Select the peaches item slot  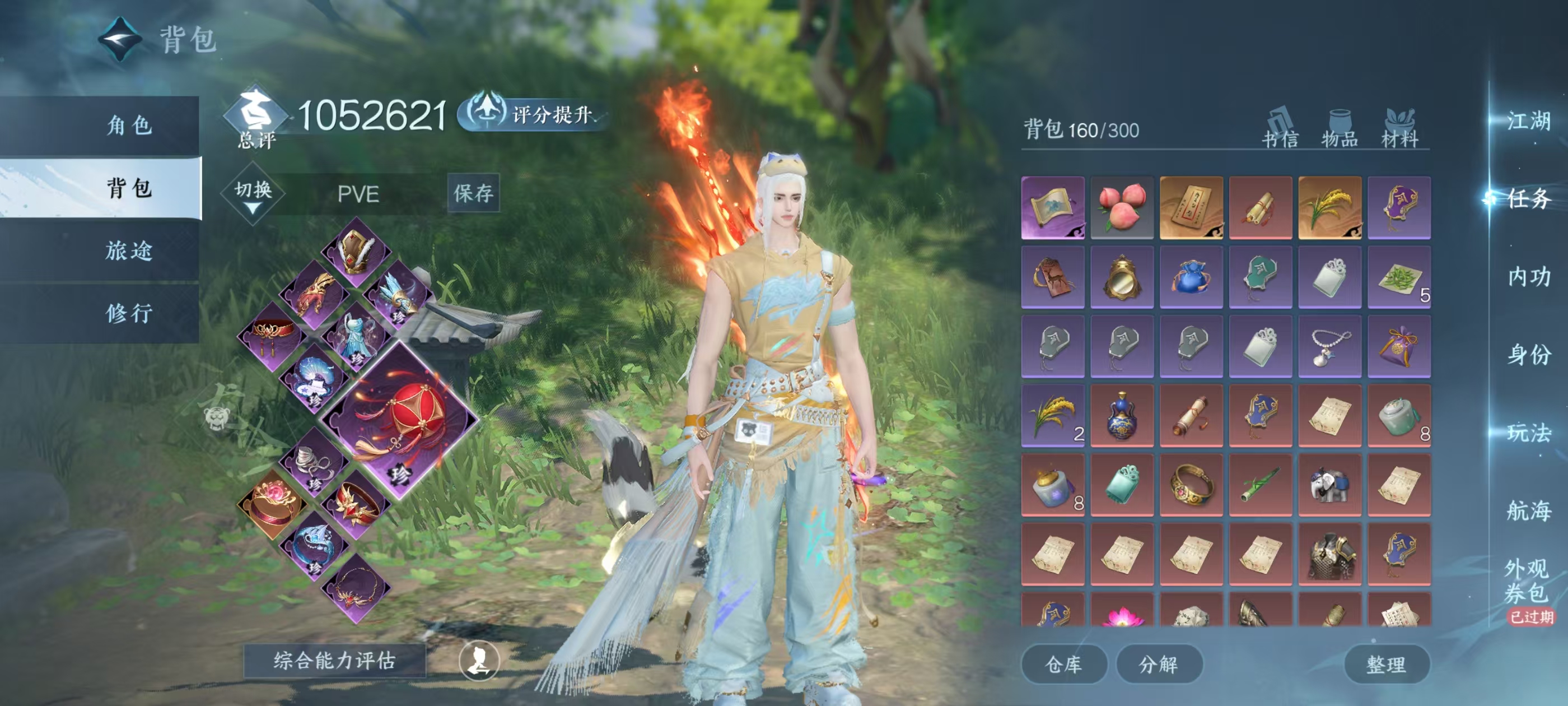click(1122, 207)
